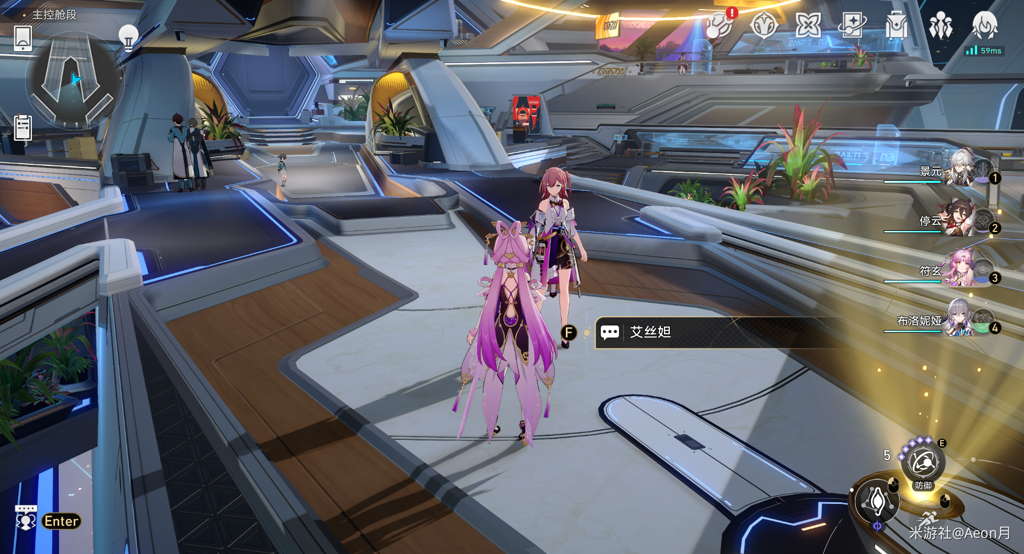1024x554 pixels.
Task: Activate the 防御 technique skill
Action: [x=921, y=463]
